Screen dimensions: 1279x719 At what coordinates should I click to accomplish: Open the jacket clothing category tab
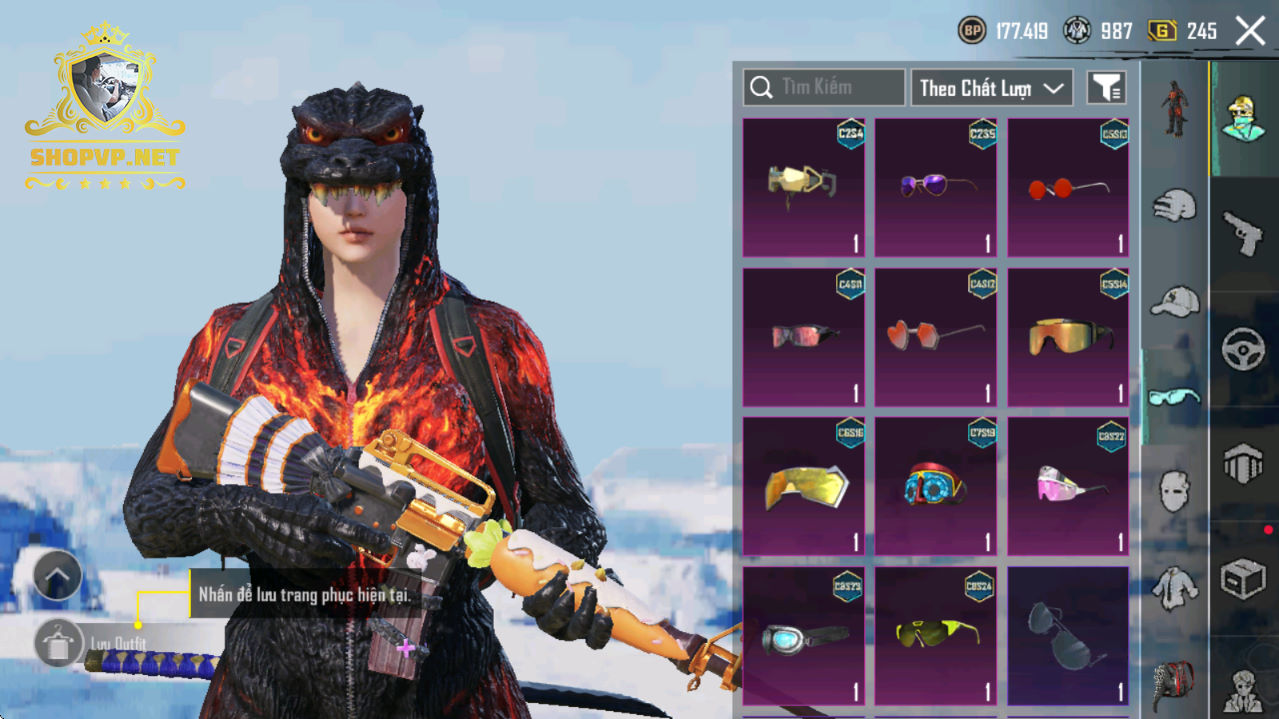click(1174, 588)
